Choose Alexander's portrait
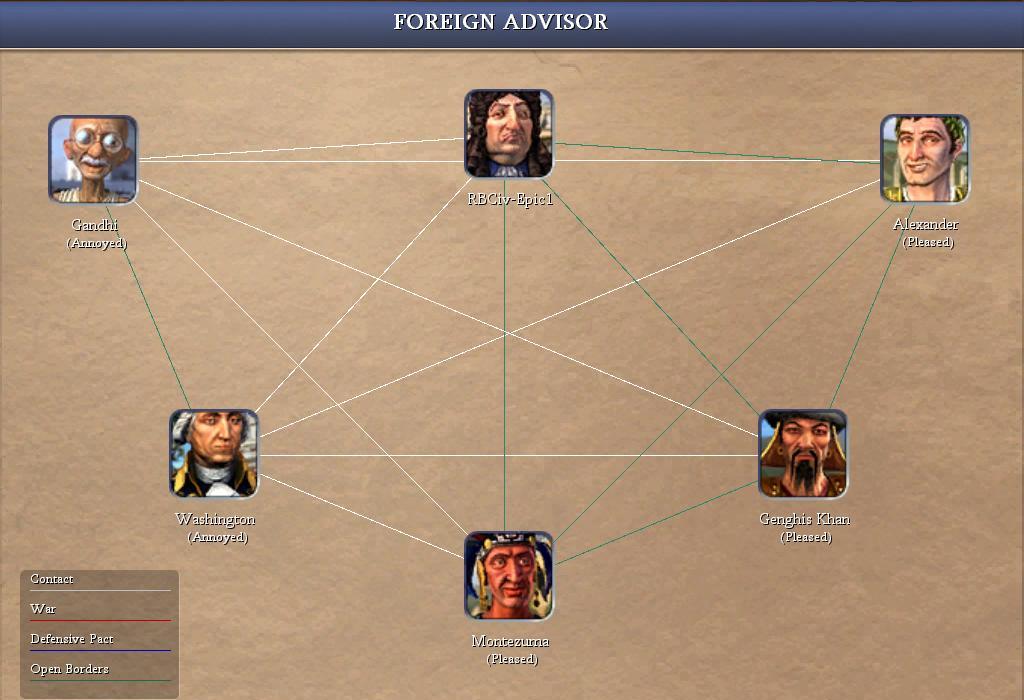1024x700 pixels. pos(924,159)
